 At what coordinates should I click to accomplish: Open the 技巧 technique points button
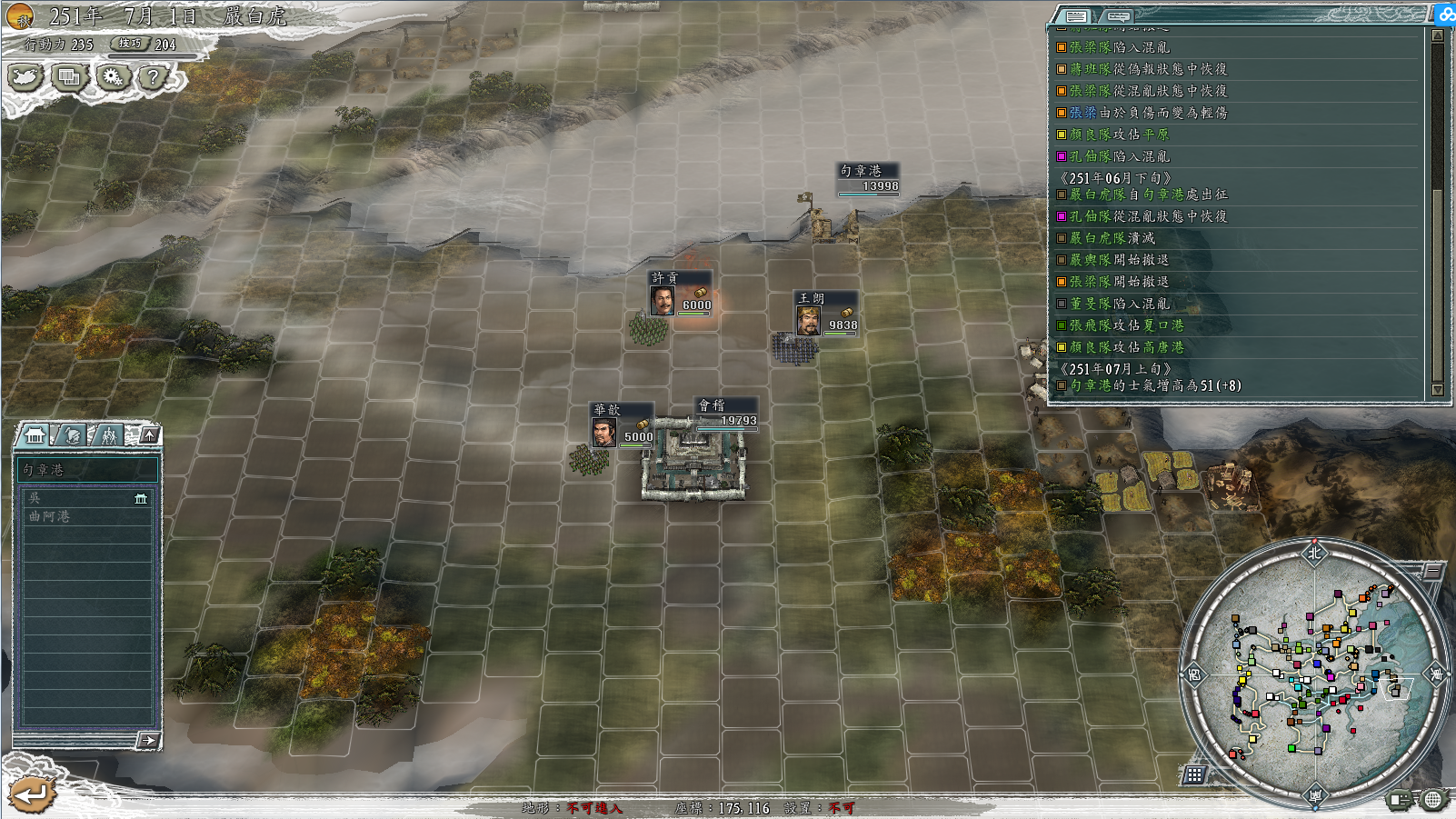click(131, 44)
